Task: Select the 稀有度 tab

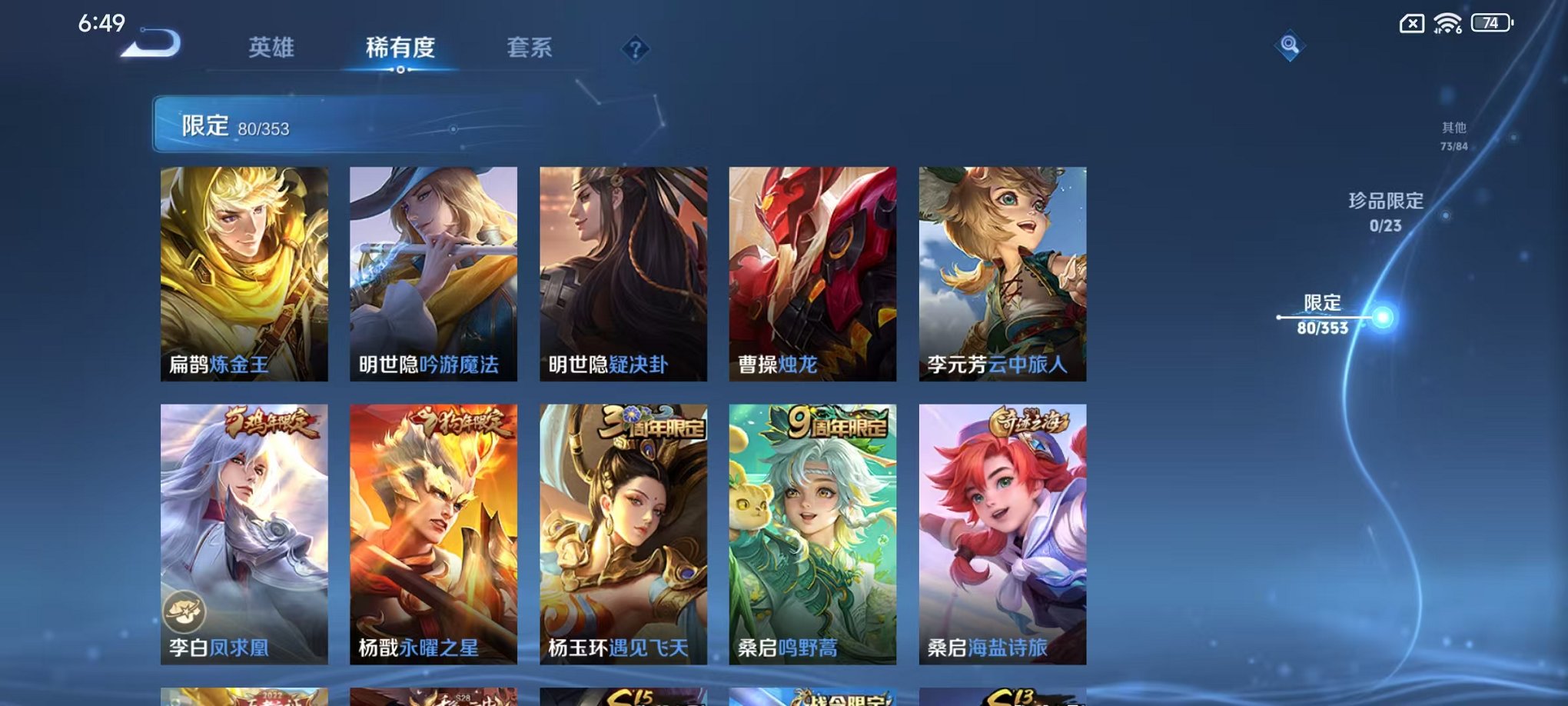Action: tap(400, 47)
